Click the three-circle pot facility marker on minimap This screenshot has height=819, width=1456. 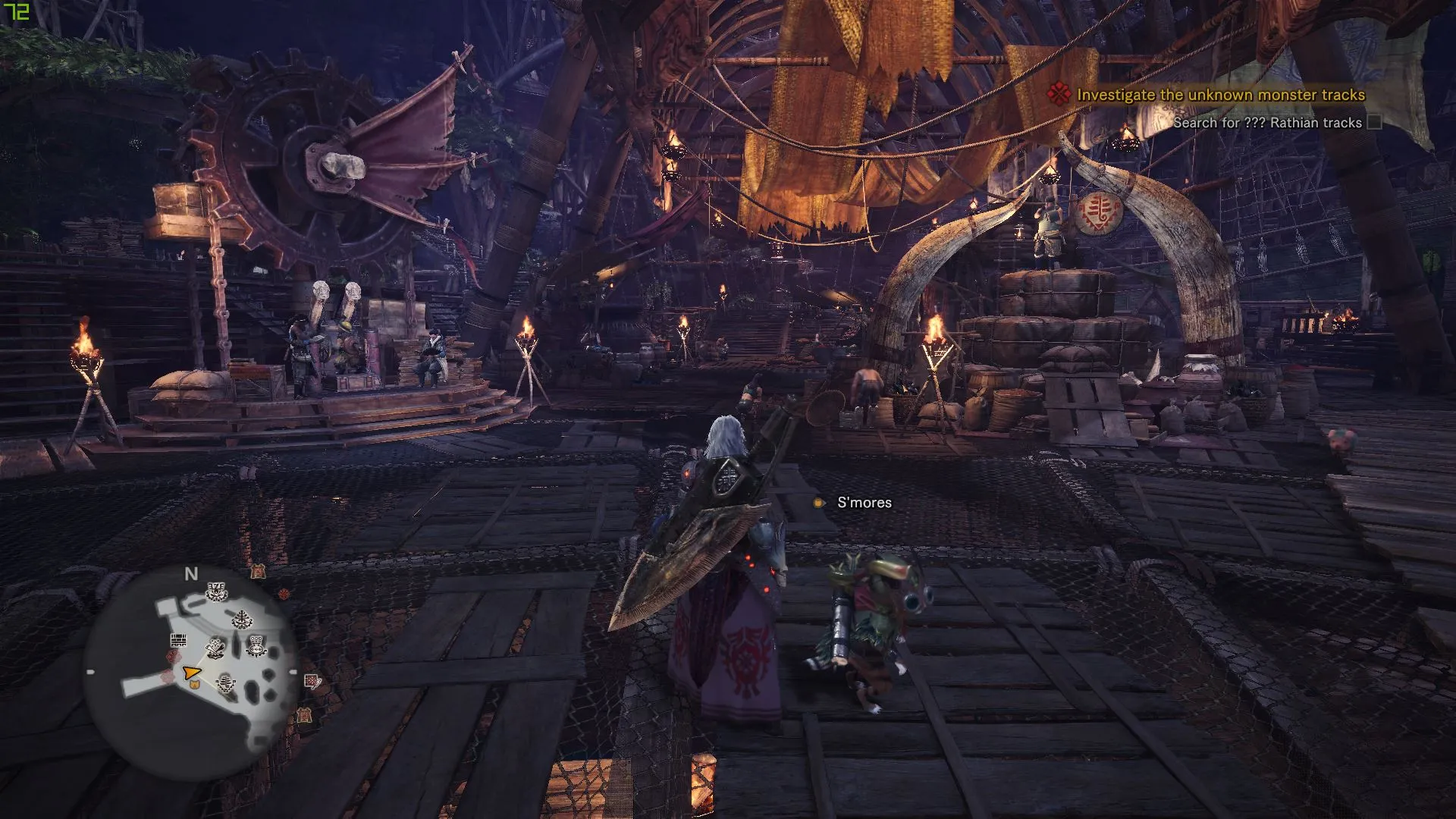(x=258, y=646)
